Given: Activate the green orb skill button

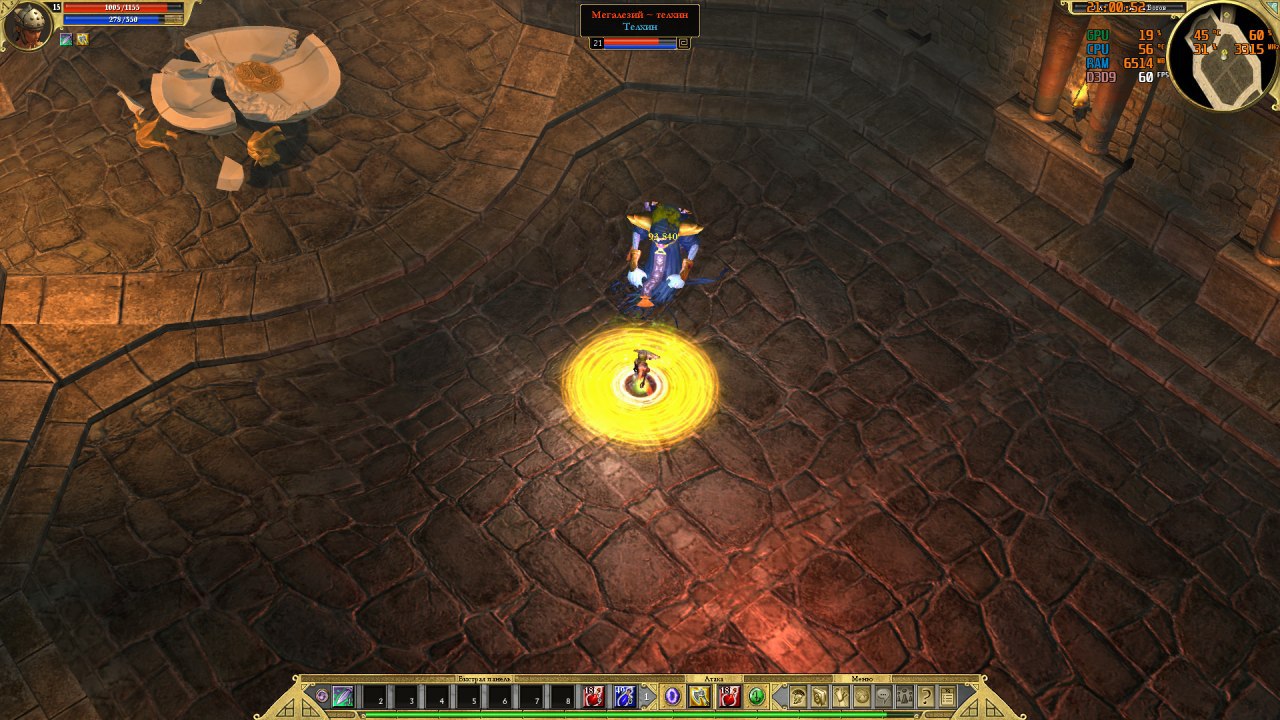Looking at the screenshot, I should (757, 696).
